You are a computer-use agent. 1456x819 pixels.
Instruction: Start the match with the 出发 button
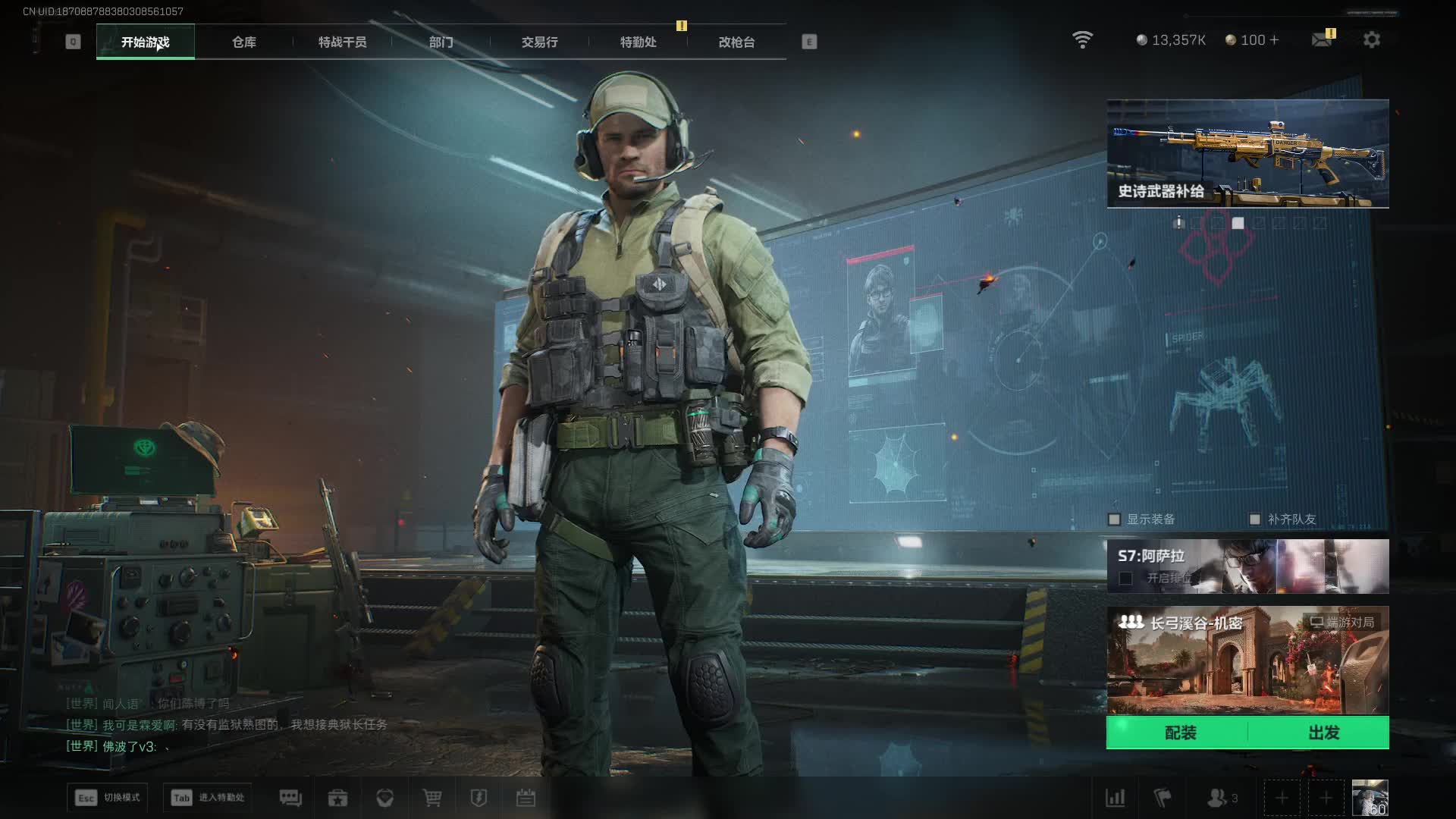1323,733
